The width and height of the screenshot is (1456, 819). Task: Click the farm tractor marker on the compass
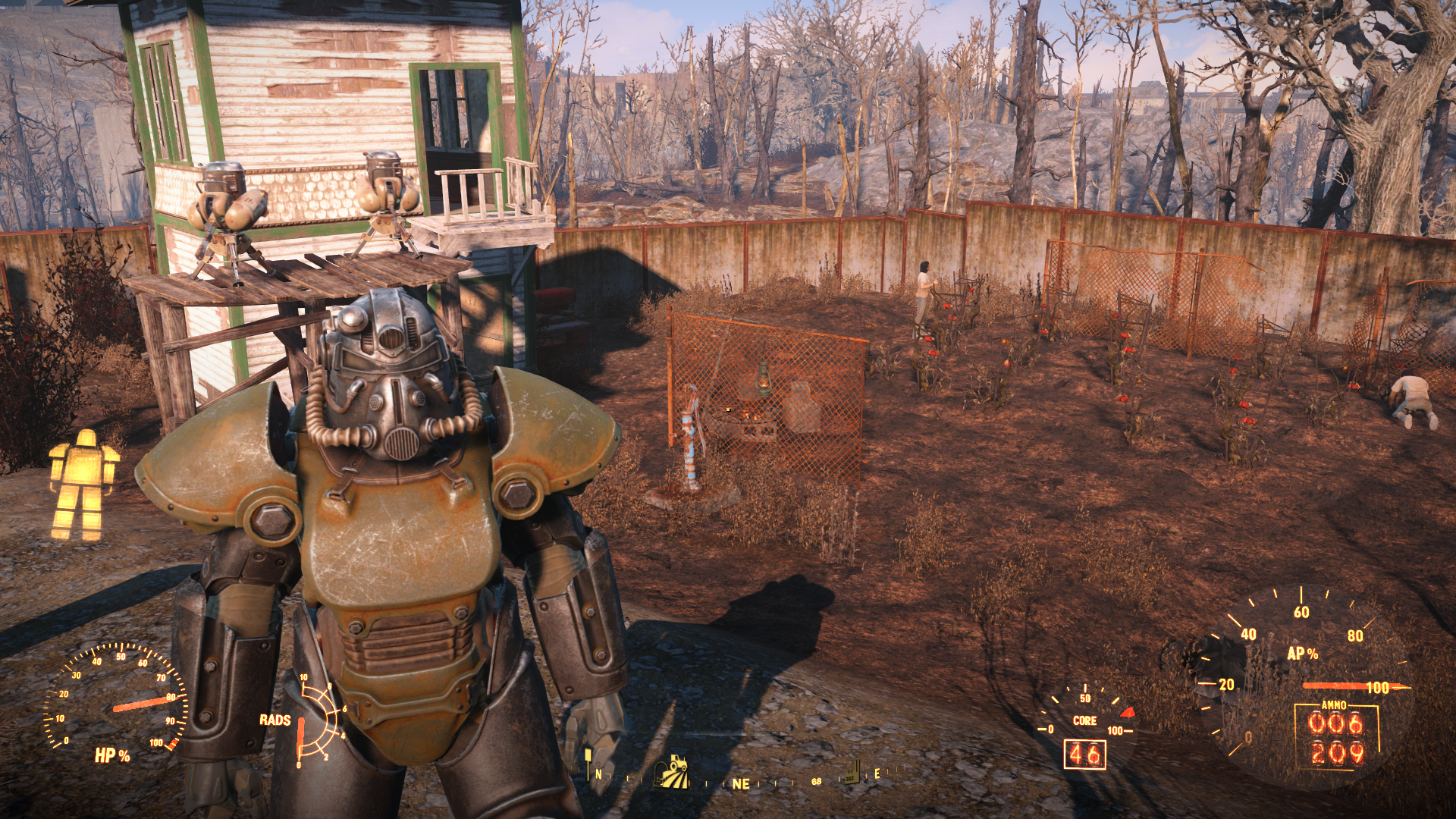(x=670, y=772)
